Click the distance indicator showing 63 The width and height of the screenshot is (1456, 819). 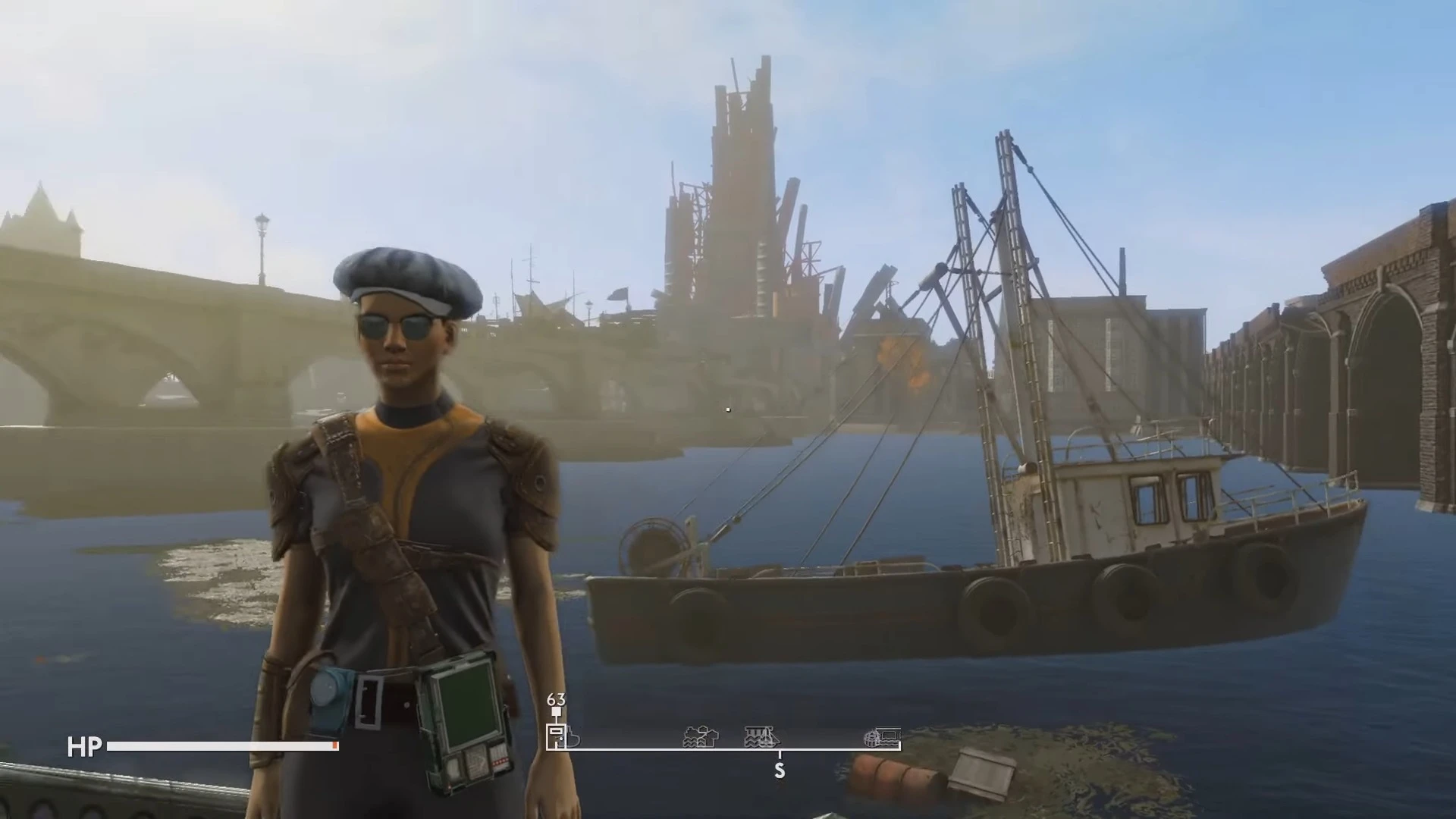point(556,698)
